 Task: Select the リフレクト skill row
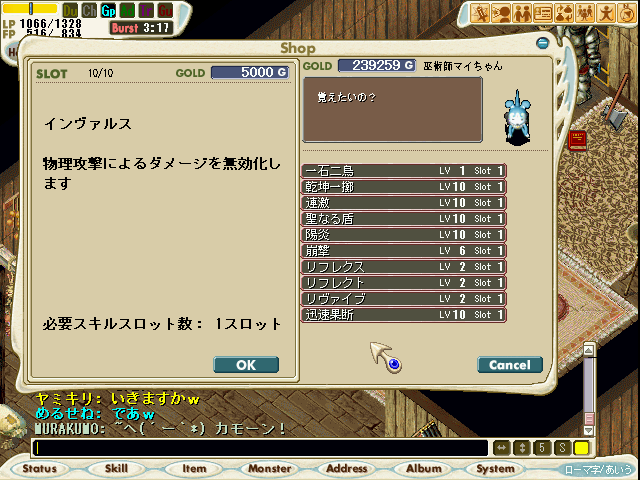pyautogui.click(x=403, y=283)
